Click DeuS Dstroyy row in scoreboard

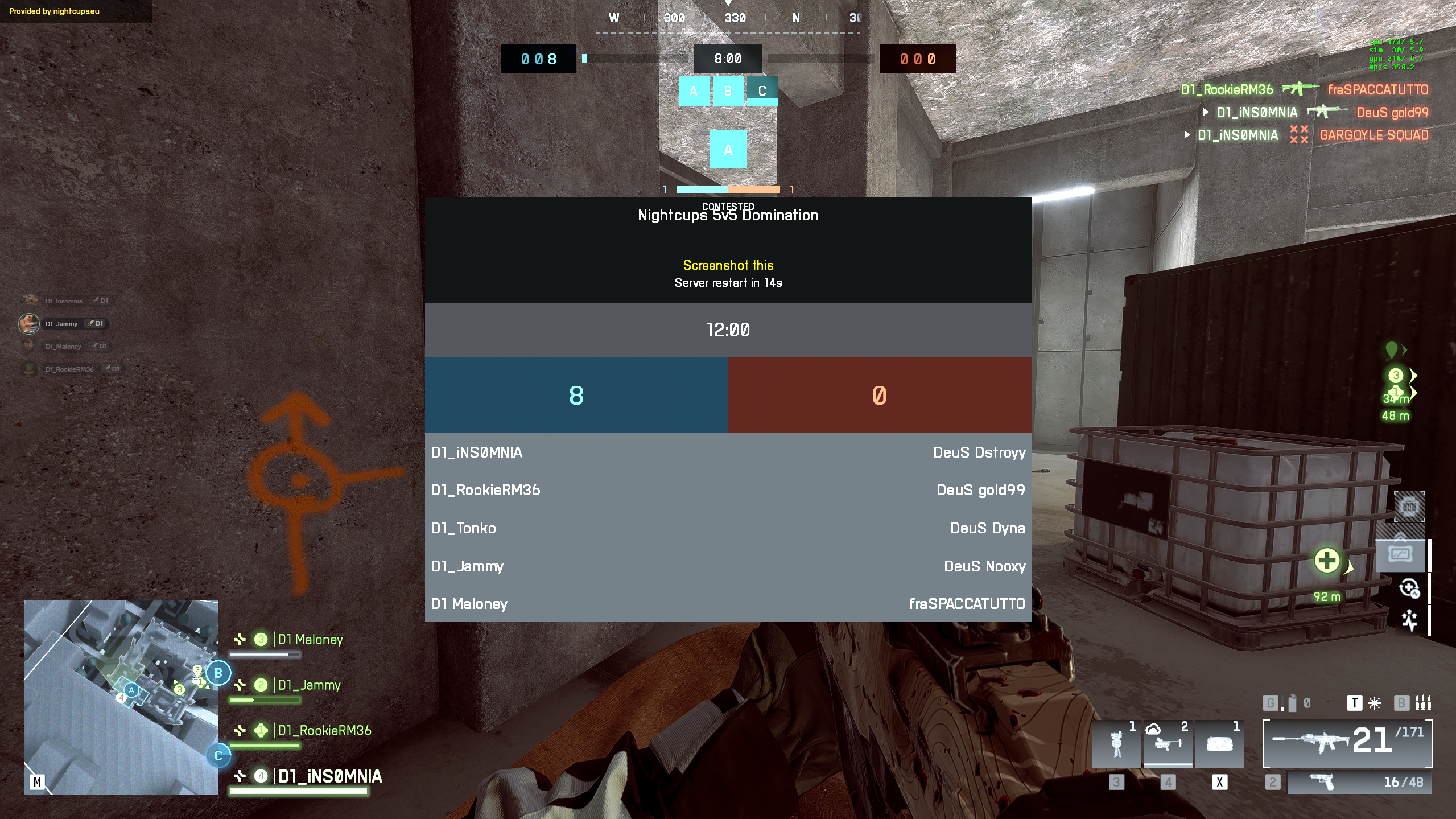[x=979, y=452]
